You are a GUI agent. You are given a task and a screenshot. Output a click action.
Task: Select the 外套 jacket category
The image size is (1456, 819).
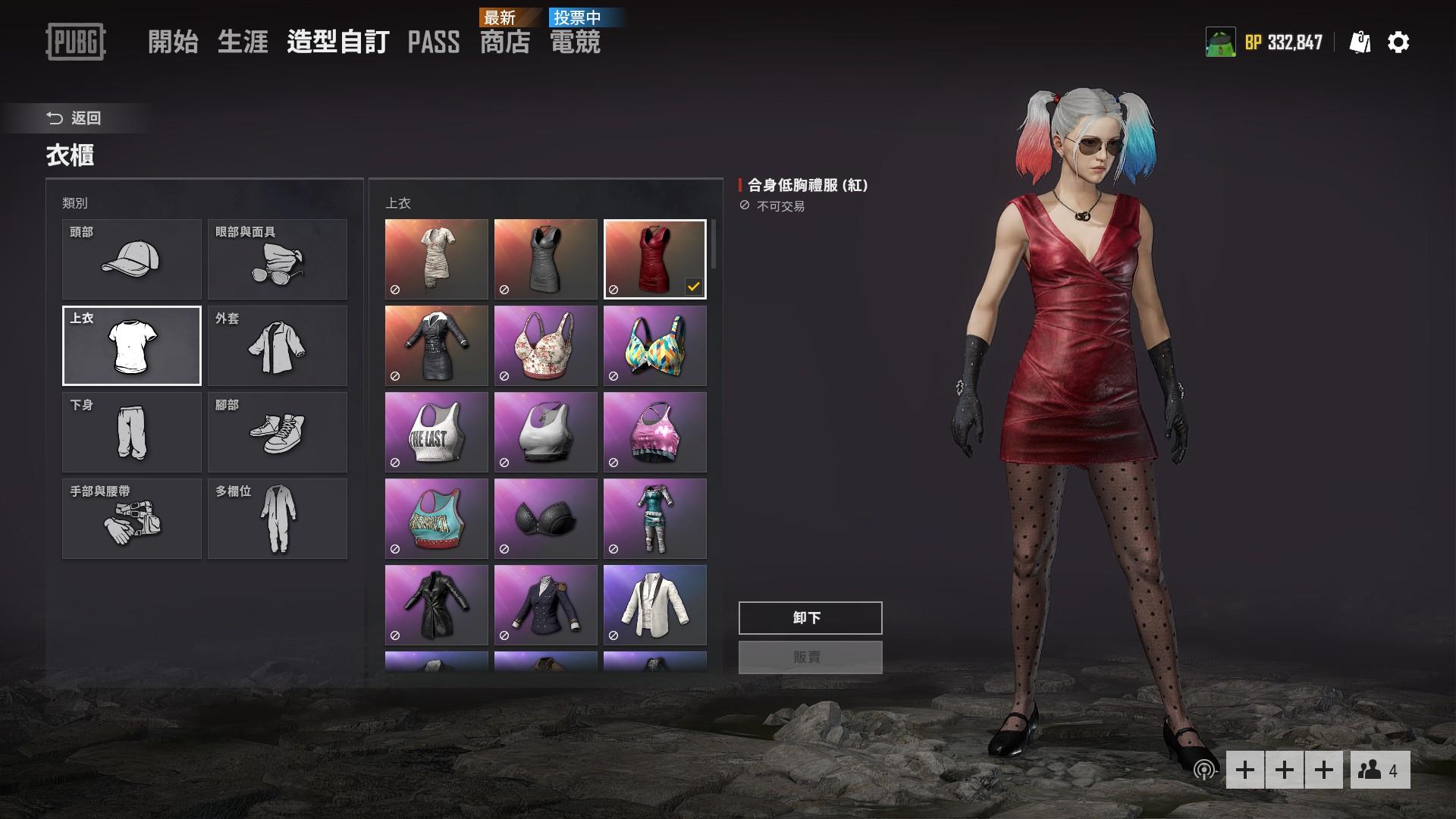click(x=277, y=346)
